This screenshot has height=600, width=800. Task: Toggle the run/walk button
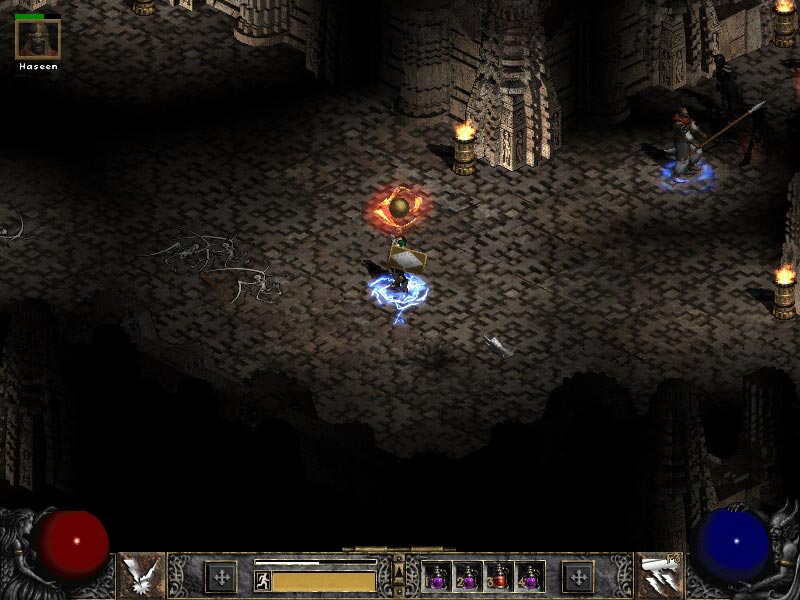263,580
